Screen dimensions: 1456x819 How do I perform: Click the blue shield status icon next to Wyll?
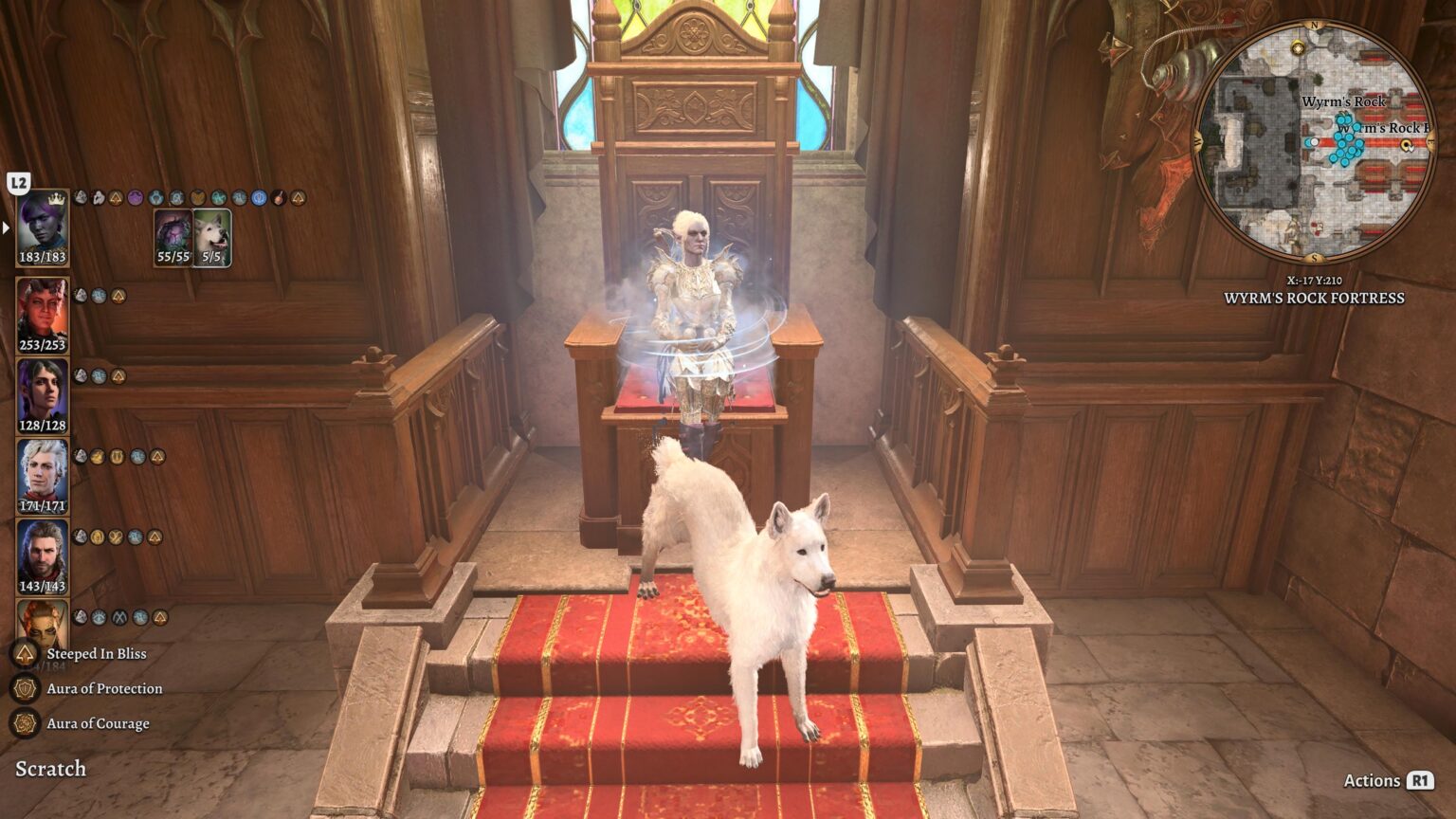(x=137, y=456)
